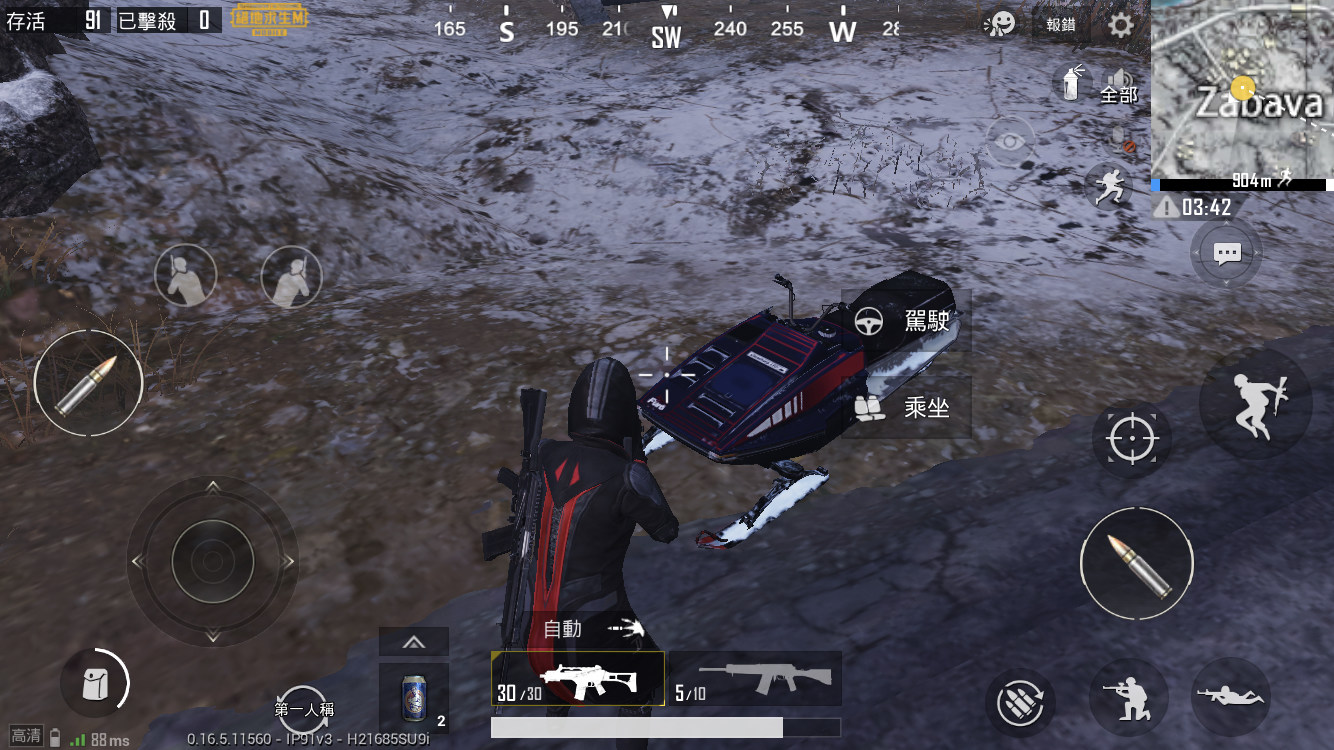Tap the left-side fire button
The width and height of the screenshot is (1334, 750).
(88, 383)
